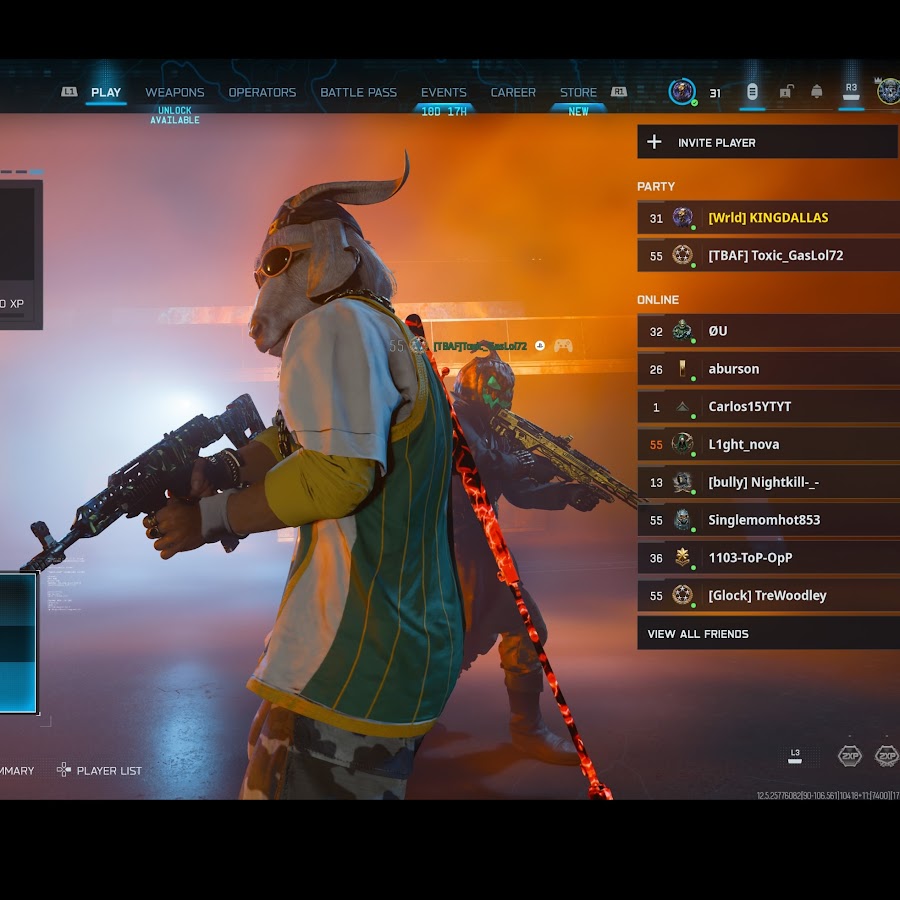900x900 pixels.
Task: Select party member Toxic_GasLol72
Action: [x=767, y=256]
